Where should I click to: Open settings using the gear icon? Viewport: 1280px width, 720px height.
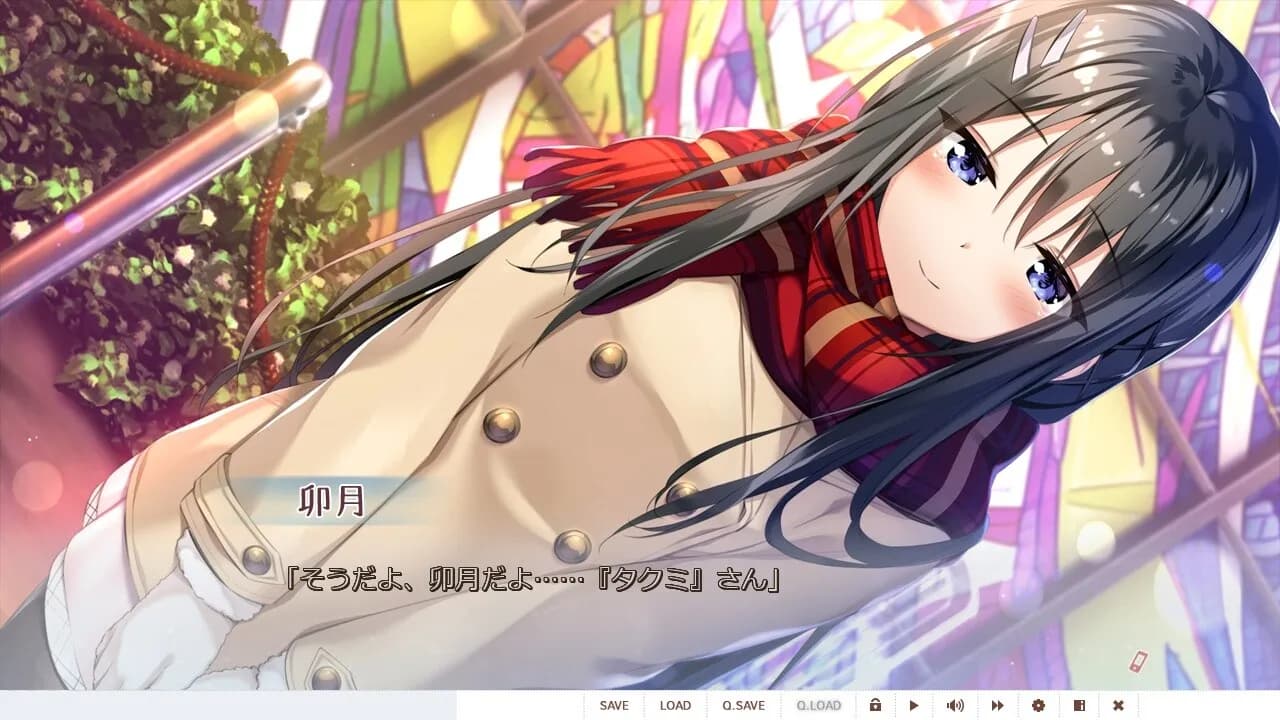click(x=1040, y=705)
